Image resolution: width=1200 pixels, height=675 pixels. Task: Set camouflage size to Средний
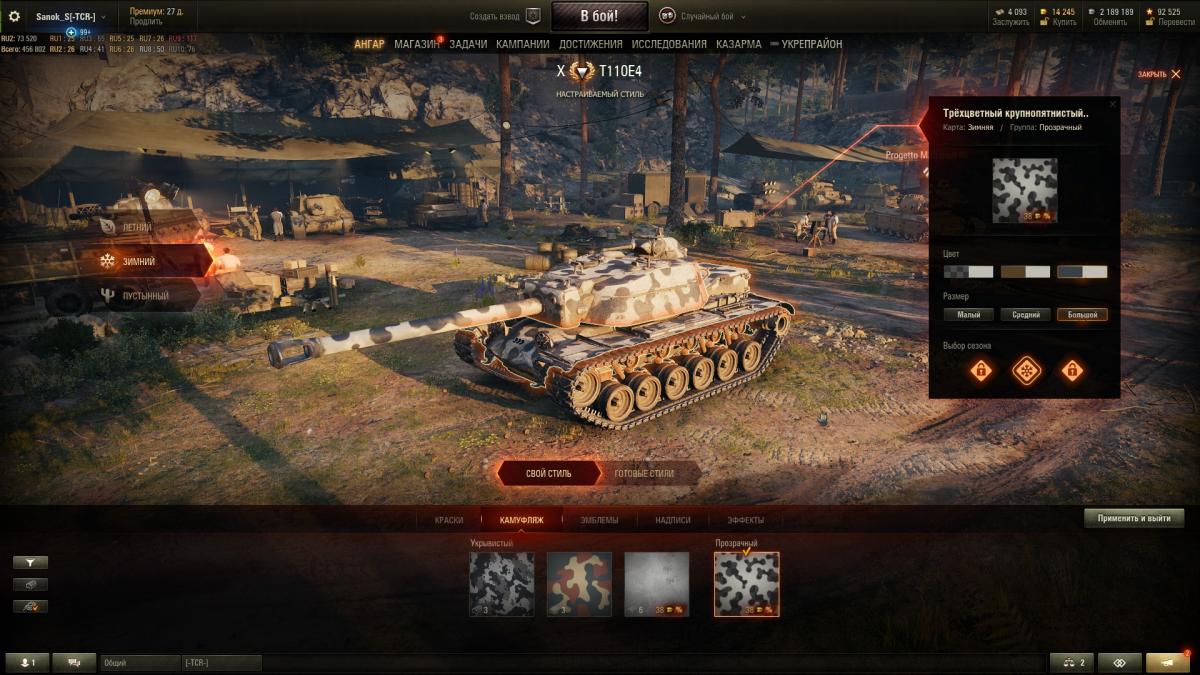1025,315
